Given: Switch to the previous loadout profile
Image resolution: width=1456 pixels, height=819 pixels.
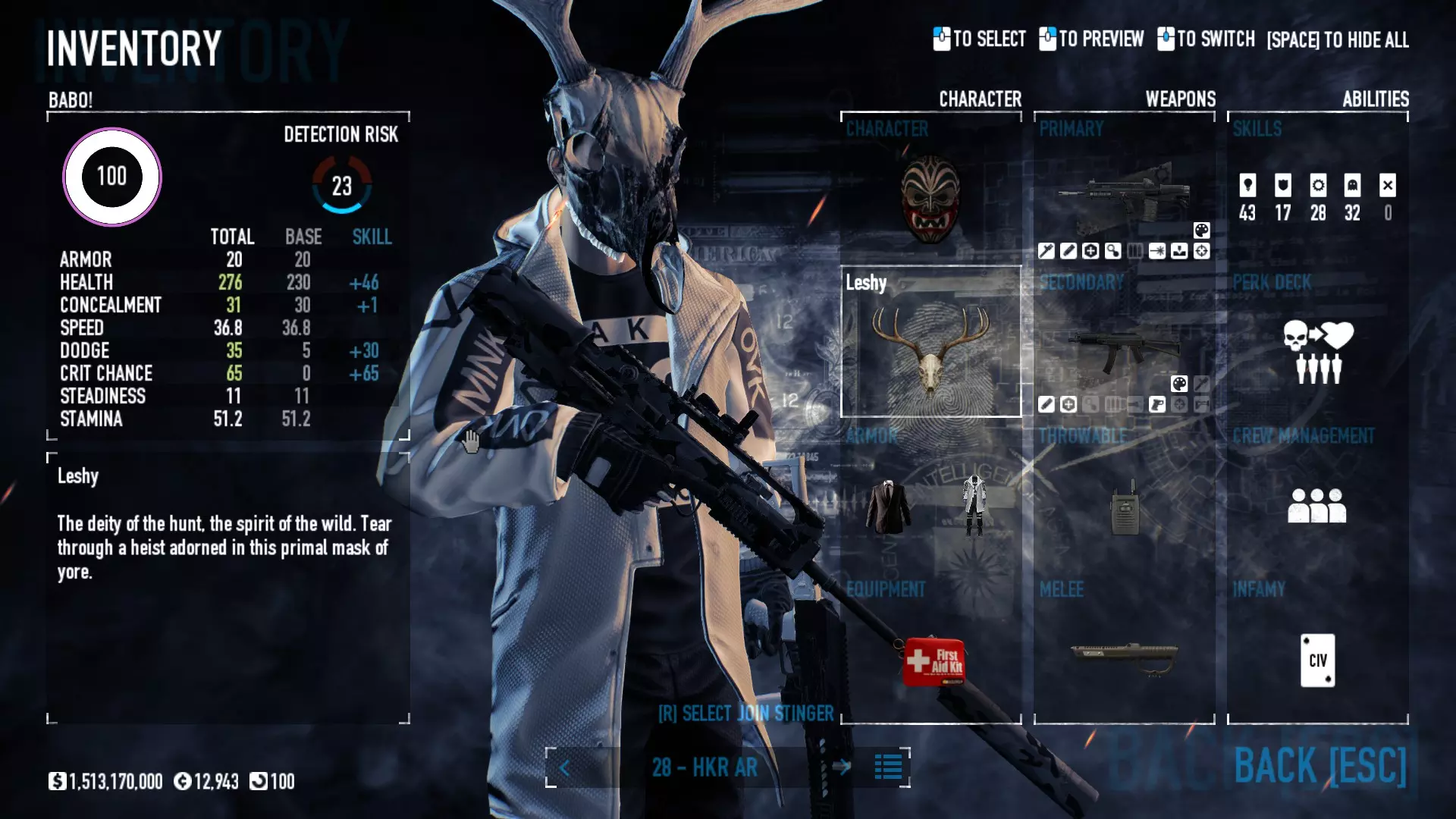Looking at the screenshot, I should coord(565,768).
